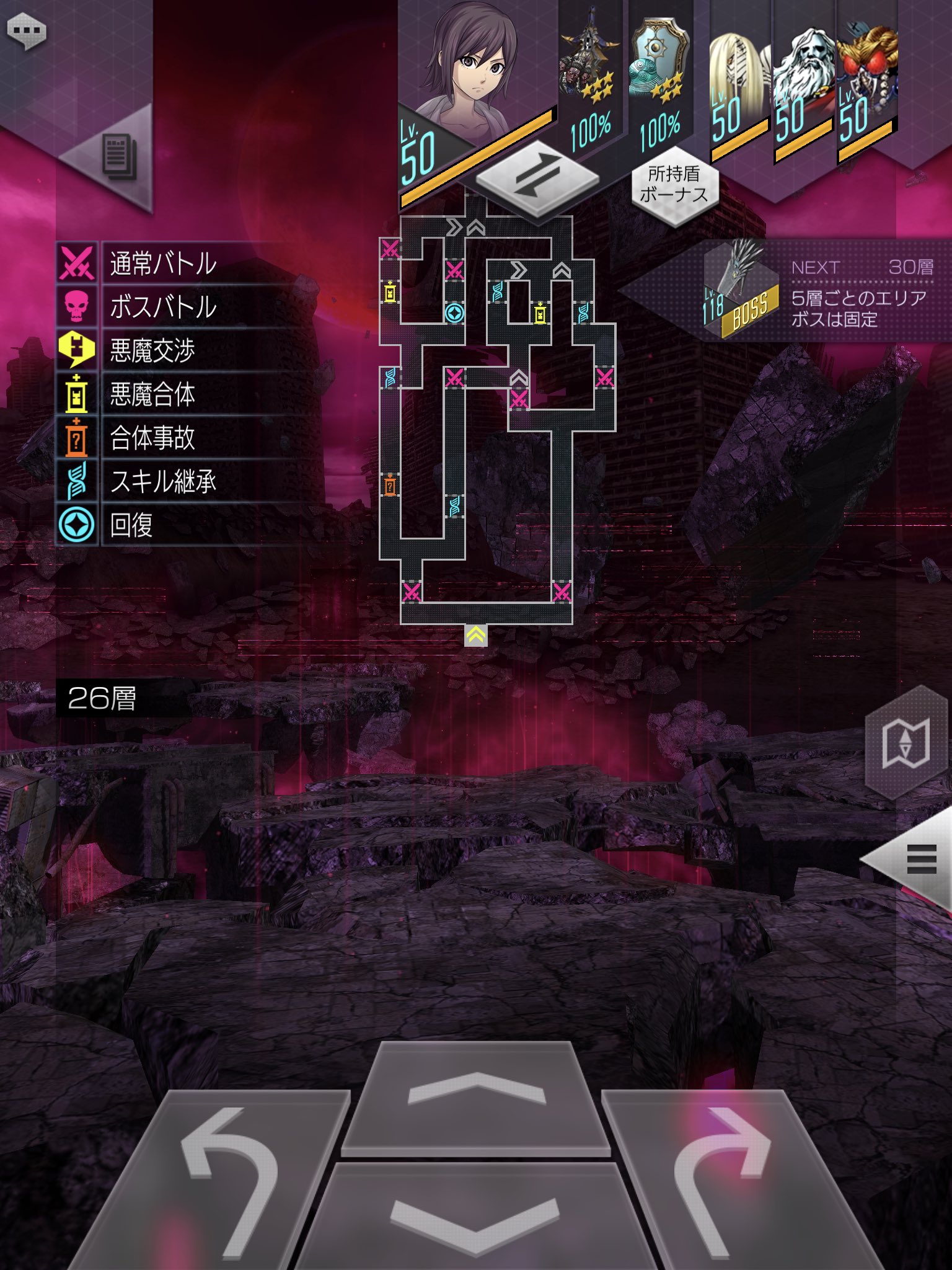The width and height of the screenshot is (952, 1270).
Task: Click the dungeon floor map
Action: [x=496, y=422]
